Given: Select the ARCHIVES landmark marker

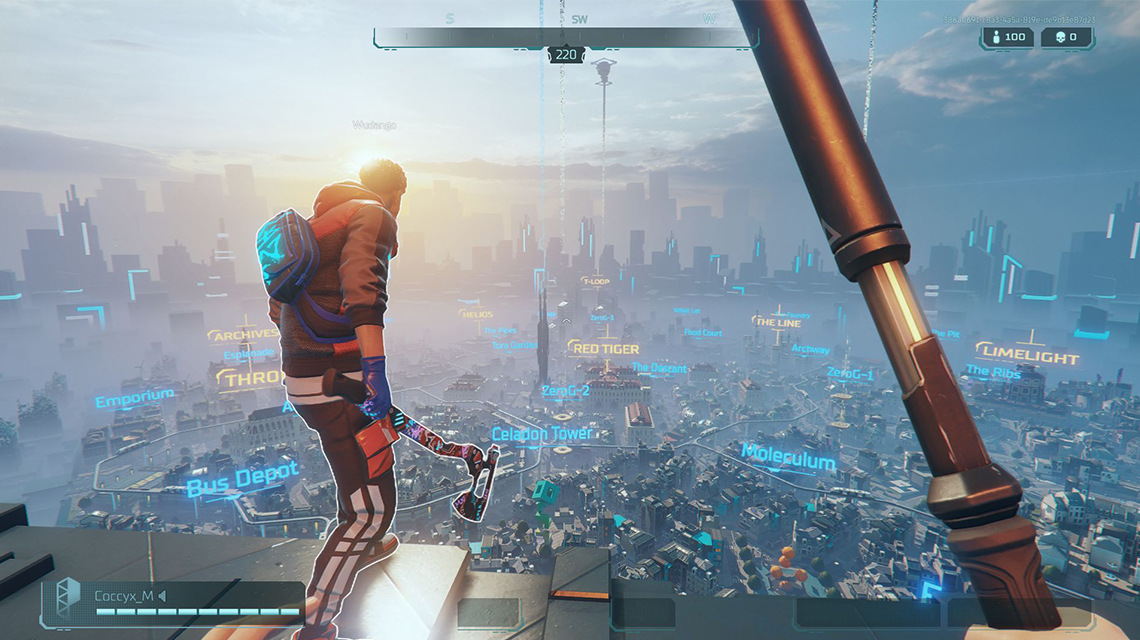Looking at the screenshot, I should click(243, 335).
